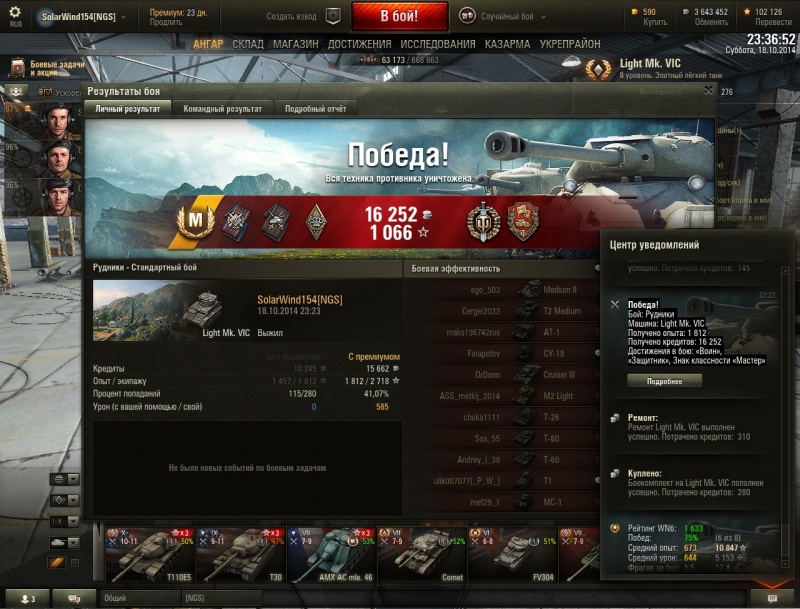Close the battle results window
The image size is (800, 609).
tap(709, 90)
